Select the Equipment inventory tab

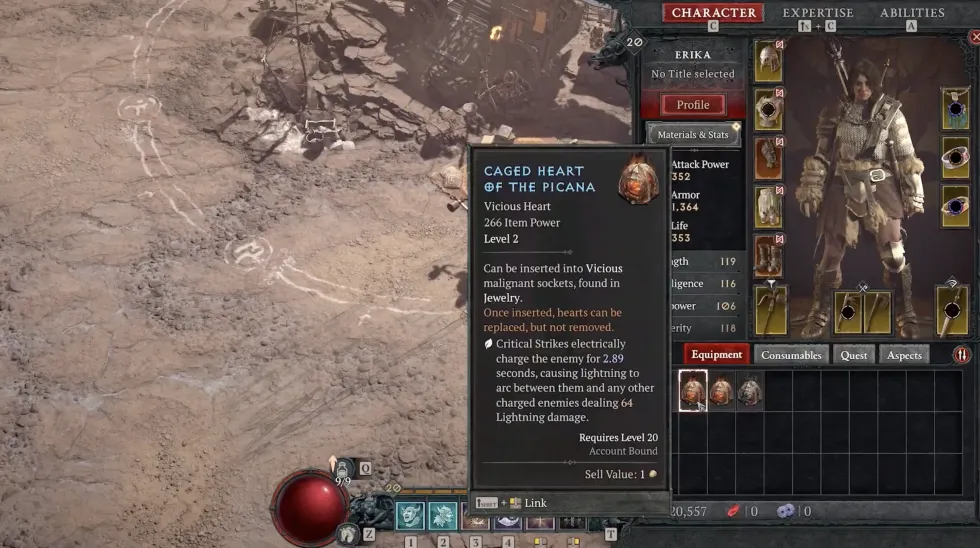coord(716,355)
